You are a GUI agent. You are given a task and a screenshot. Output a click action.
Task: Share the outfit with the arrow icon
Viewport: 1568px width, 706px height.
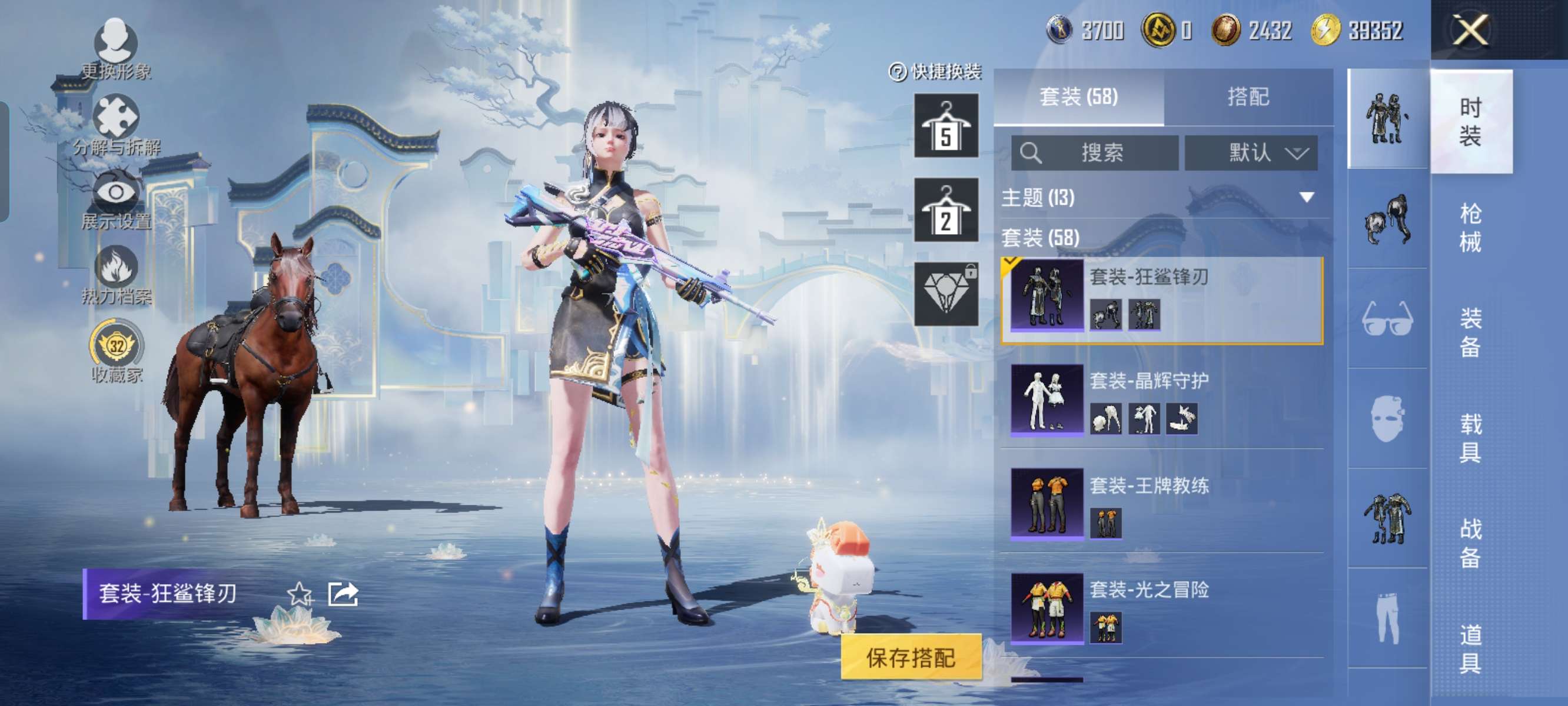click(343, 594)
